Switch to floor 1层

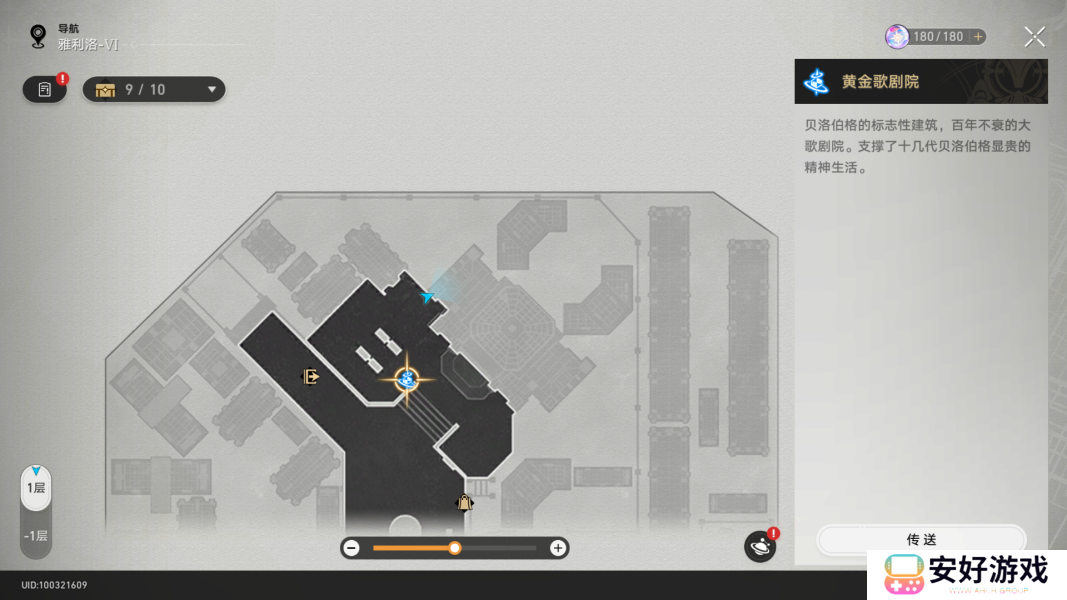pyautogui.click(x=36, y=488)
